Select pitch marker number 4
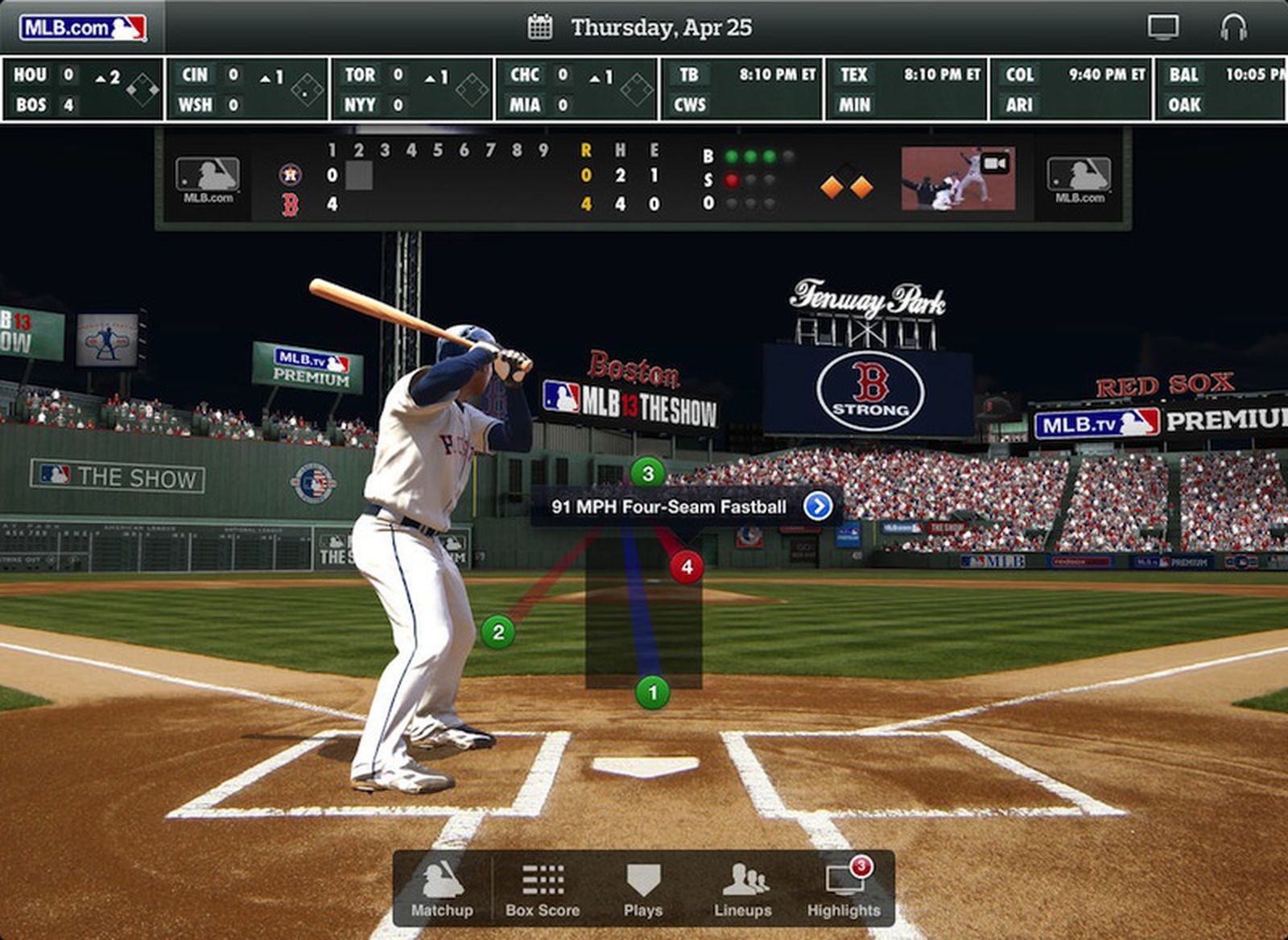 pos(686,566)
